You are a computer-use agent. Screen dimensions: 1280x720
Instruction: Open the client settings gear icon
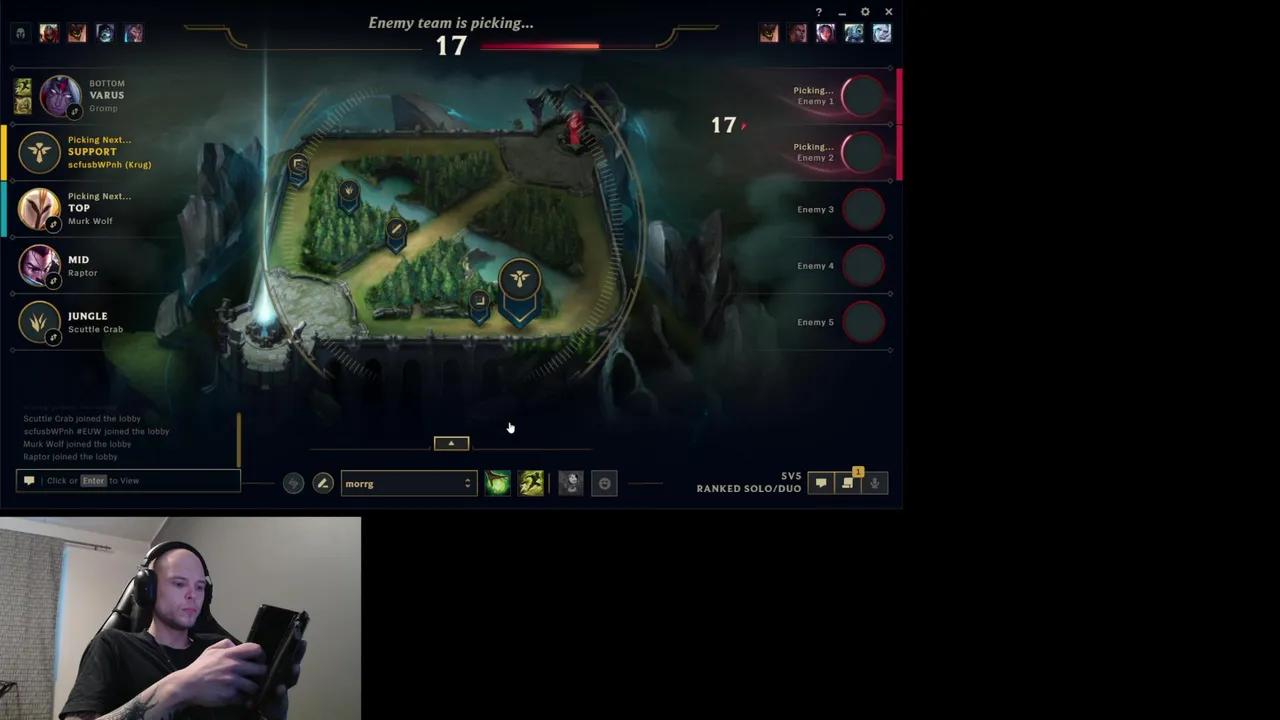(x=864, y=12)
